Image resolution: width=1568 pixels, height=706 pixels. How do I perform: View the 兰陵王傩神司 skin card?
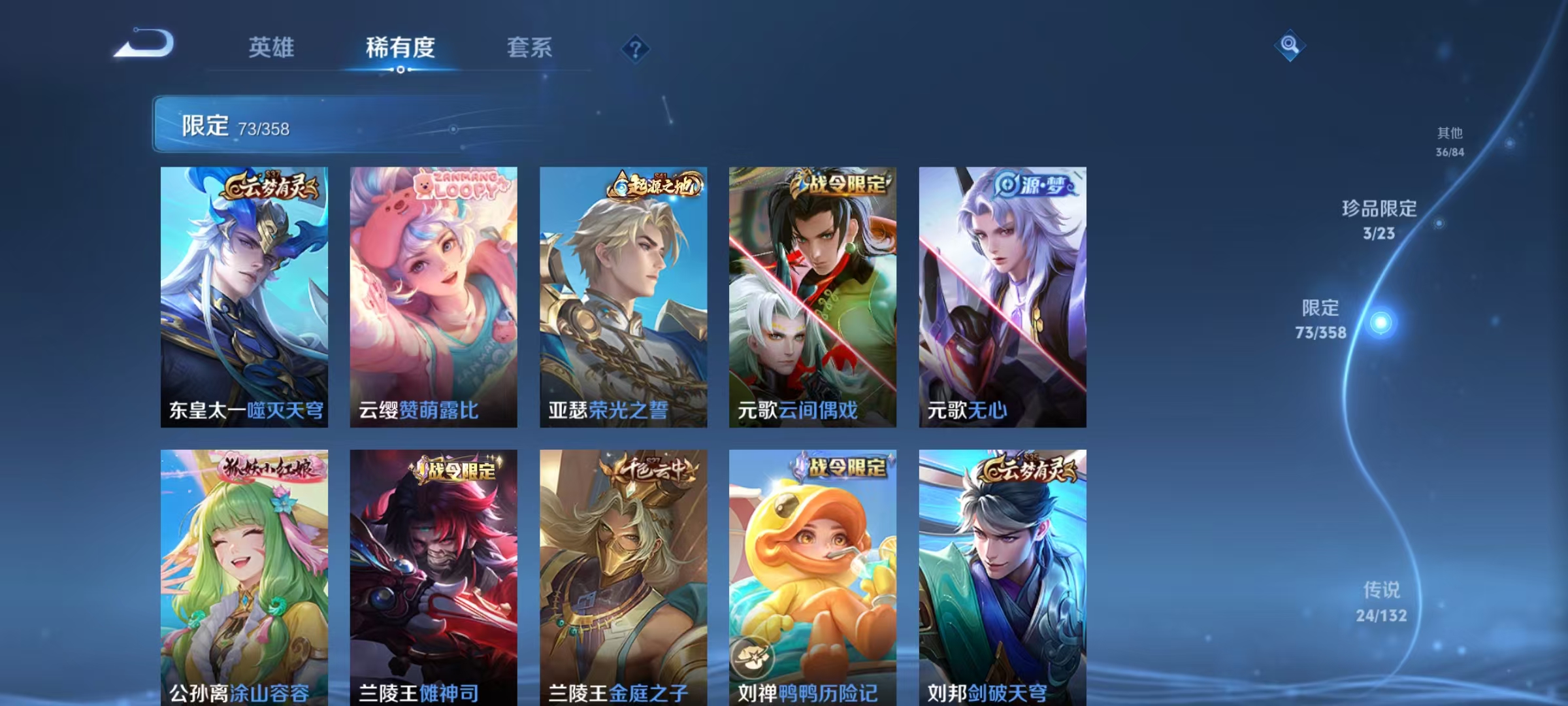click(434, 569)
